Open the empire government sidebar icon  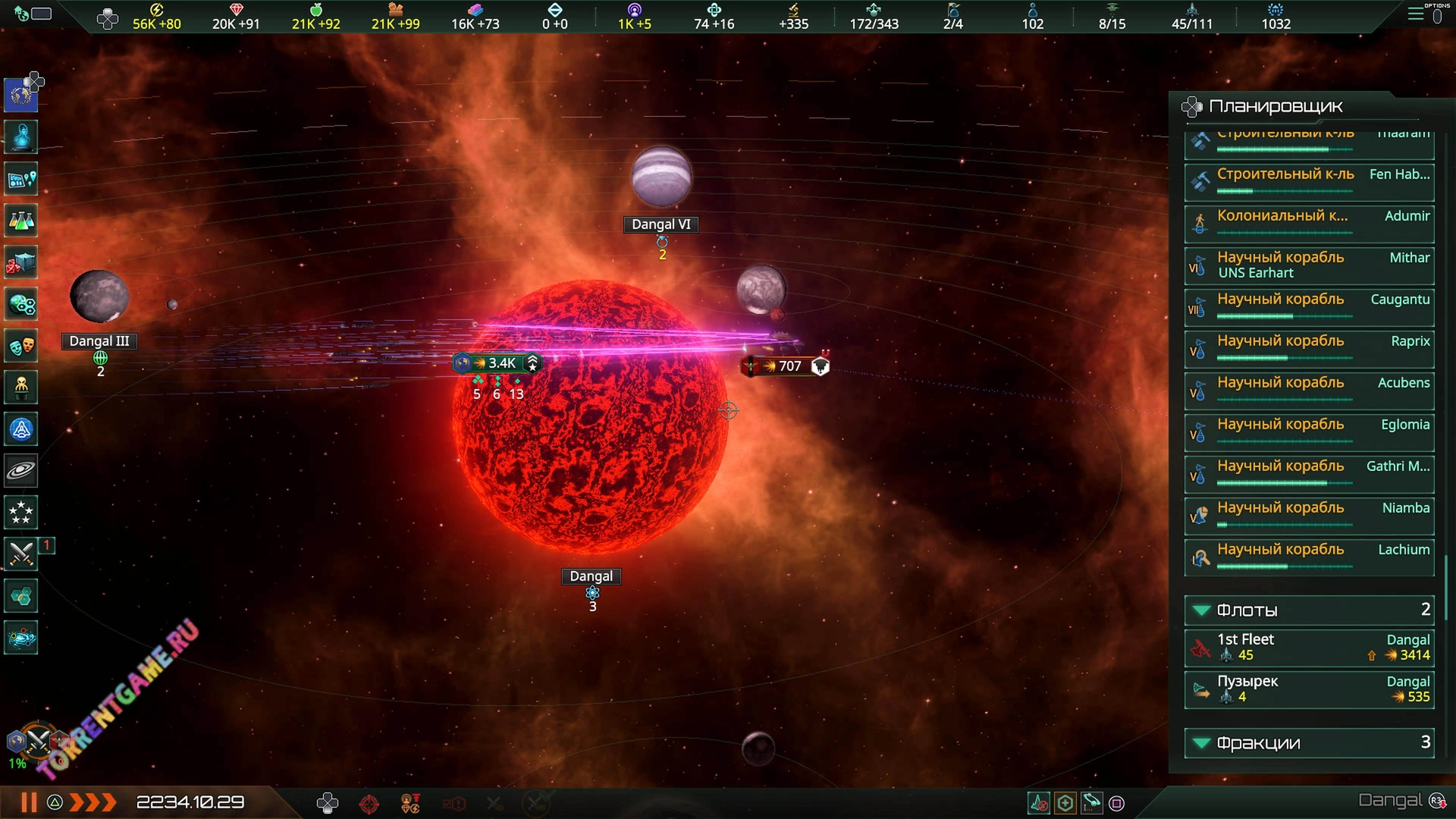[21, 95]
